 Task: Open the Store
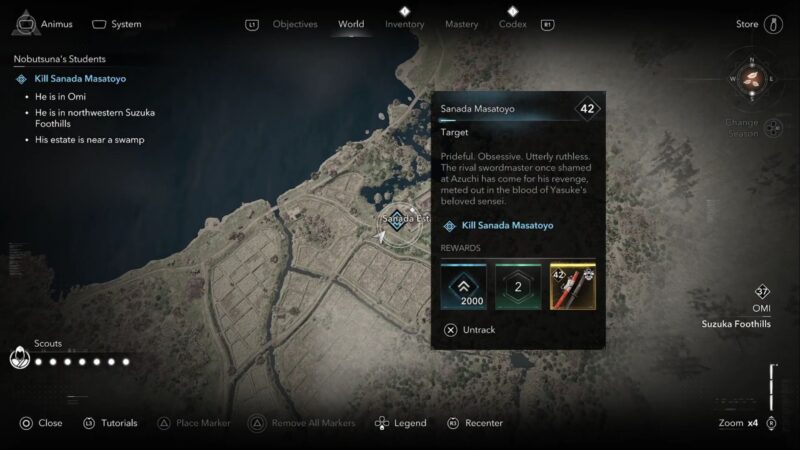point(760,24)
